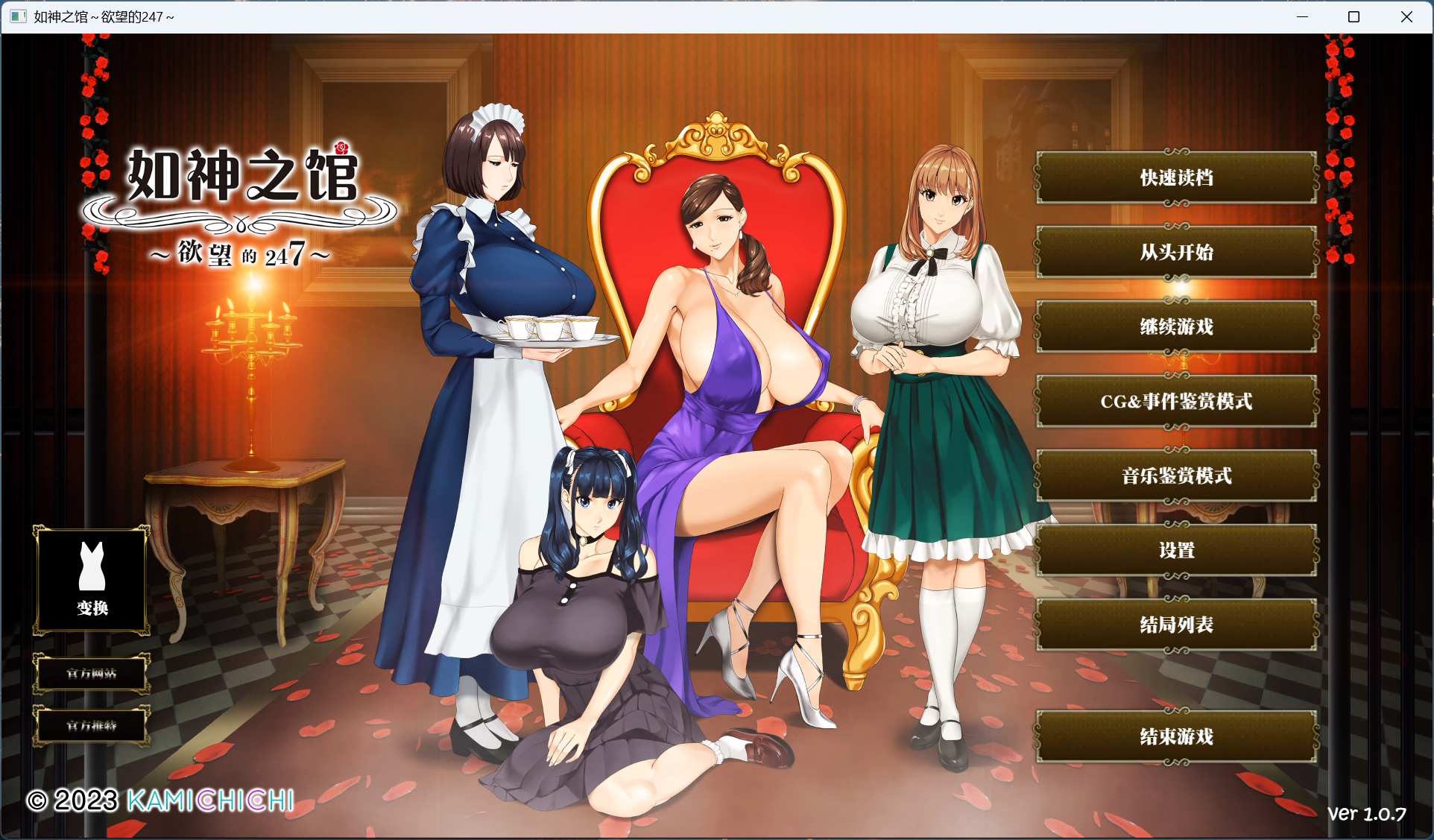Click the 变换 dress change button
1434x840 pixels.
pos(92,580)
